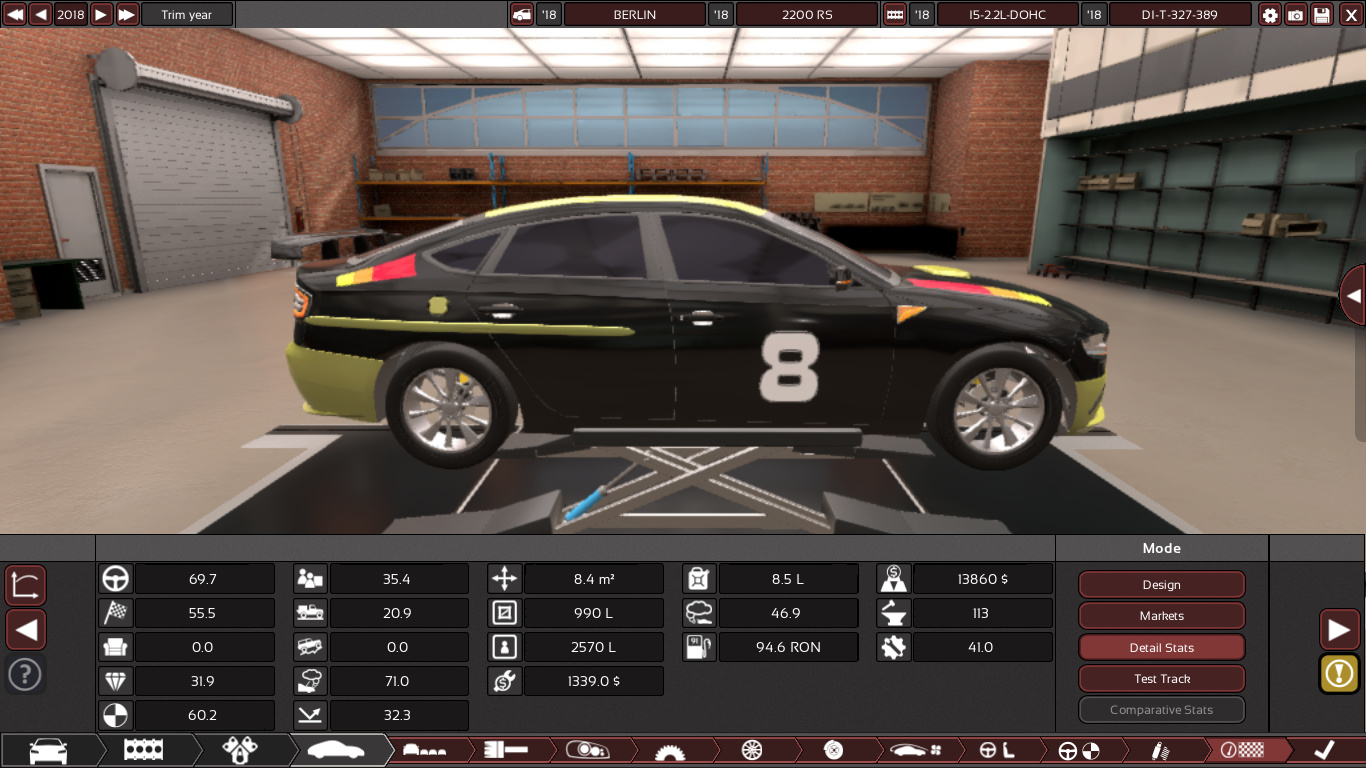This screenshot has width=1366, height=768.
Task: Open the gear settings icon
Action: (1270, 15)
